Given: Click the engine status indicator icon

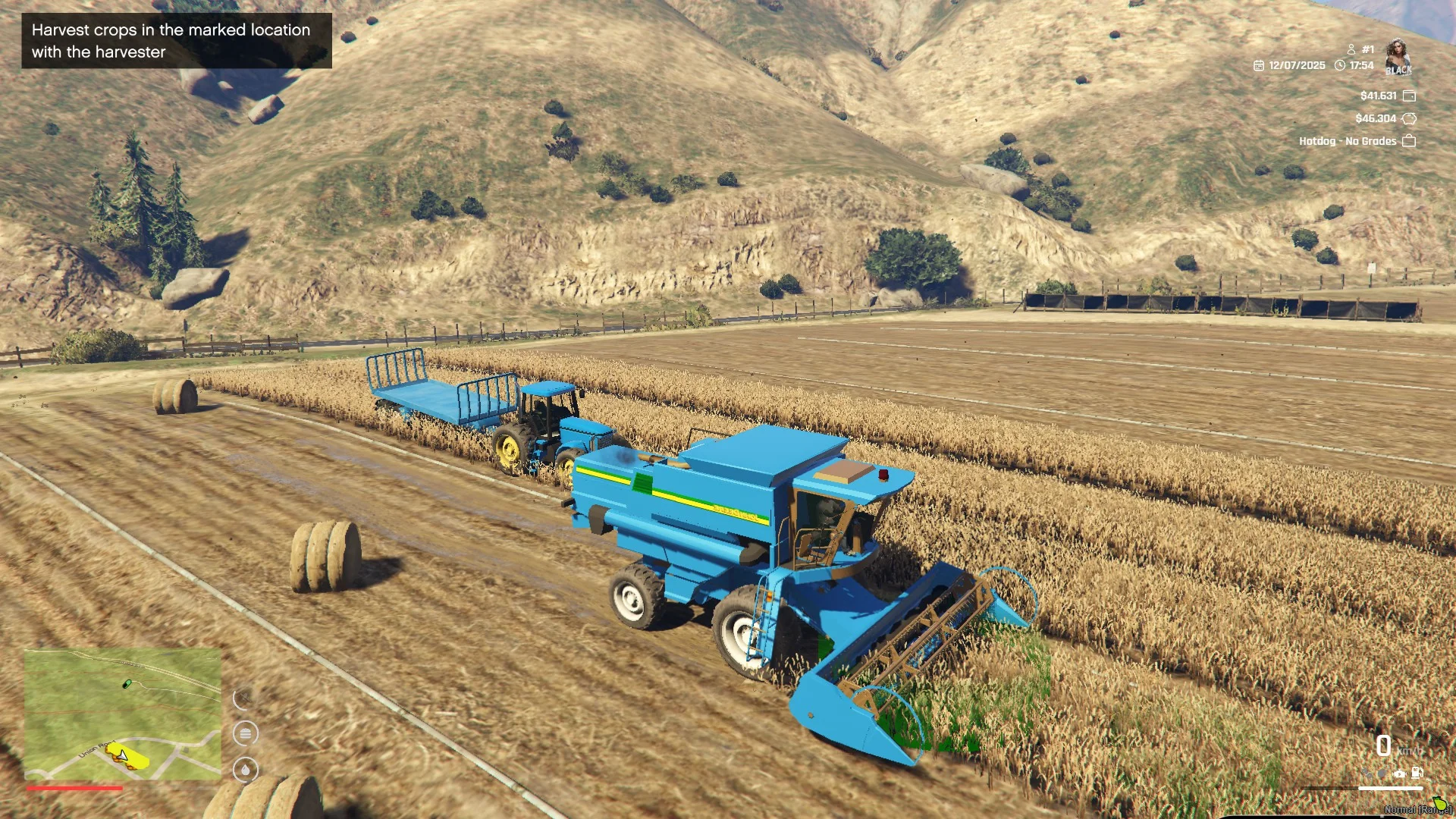Looking at the screenshot, I should coord(1399,773).
